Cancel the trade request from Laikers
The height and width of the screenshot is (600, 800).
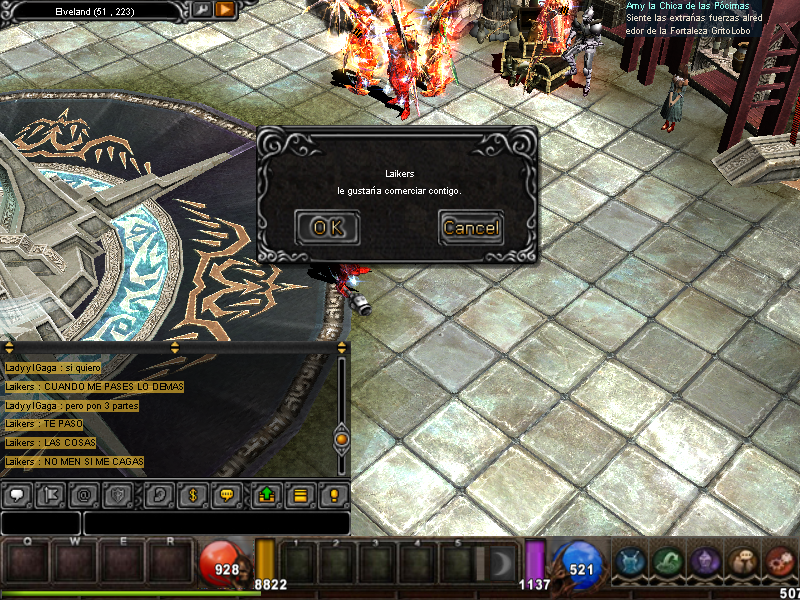[x=471, y=227]
